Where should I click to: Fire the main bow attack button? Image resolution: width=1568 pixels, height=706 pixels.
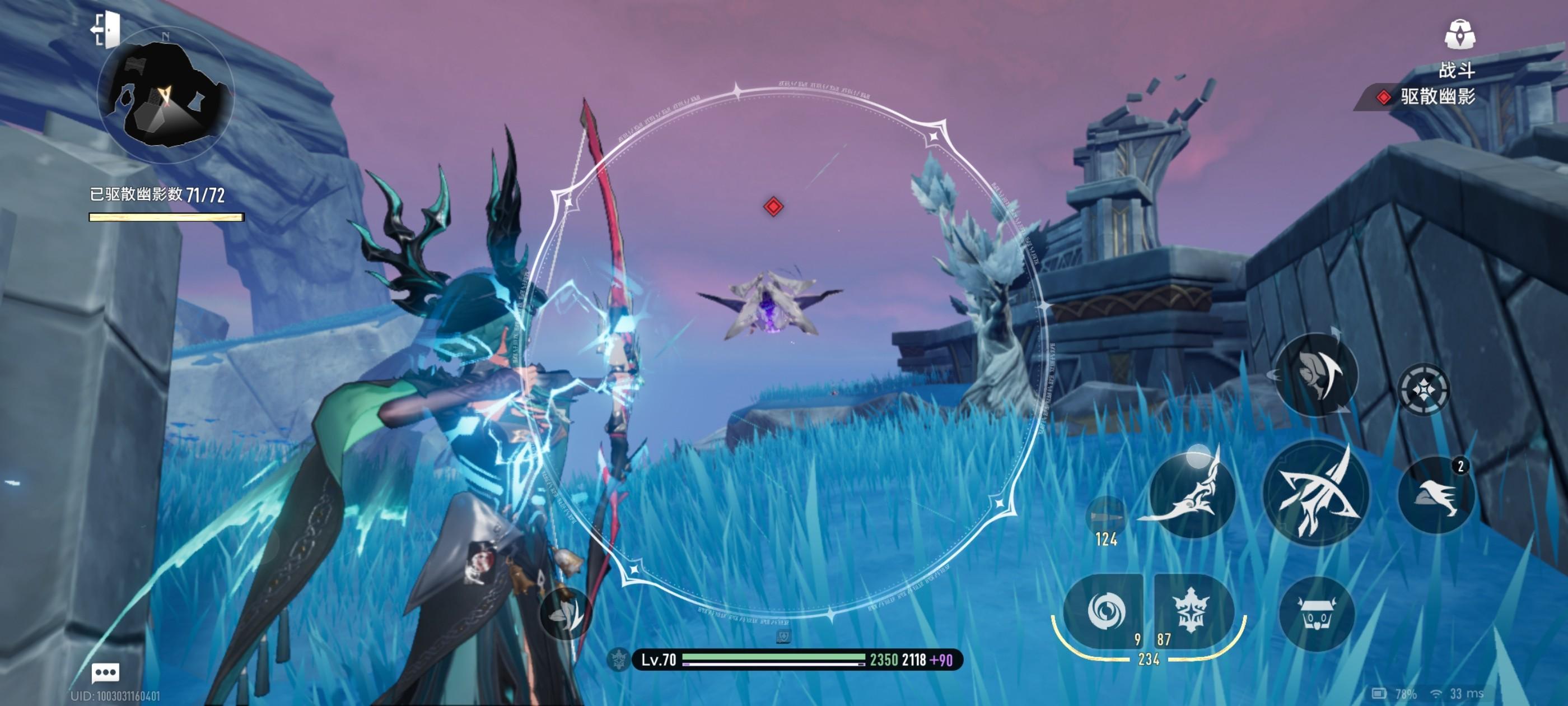tap(1315, 493)
